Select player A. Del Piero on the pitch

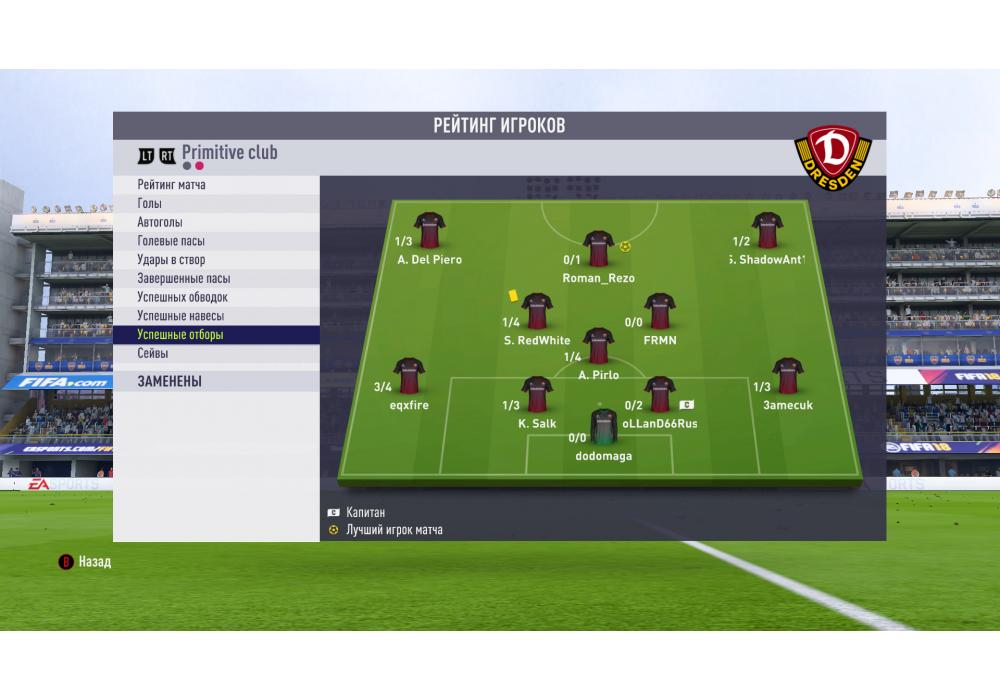pos(429,231)
